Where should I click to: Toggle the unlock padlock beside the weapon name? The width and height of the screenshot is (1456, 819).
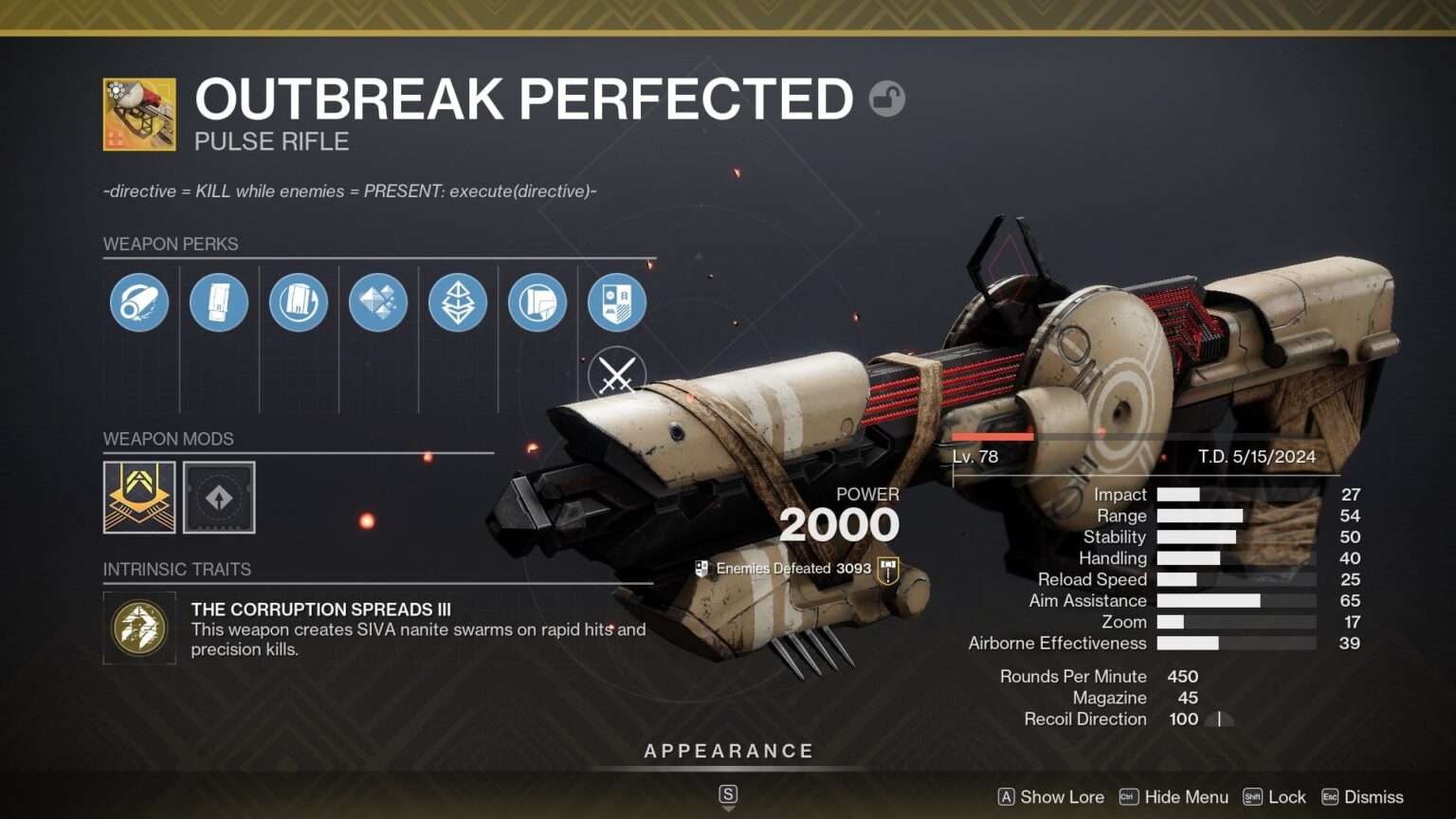pyautogui.click(x=887, y=98)
